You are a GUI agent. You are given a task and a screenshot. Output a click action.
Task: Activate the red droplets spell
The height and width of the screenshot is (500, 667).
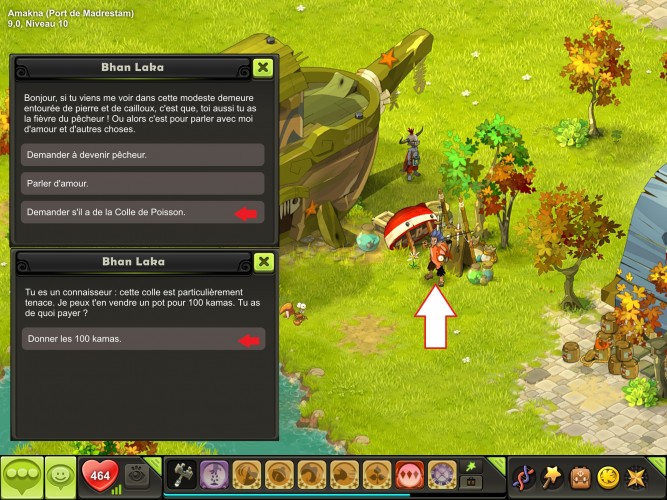point(408,475)
